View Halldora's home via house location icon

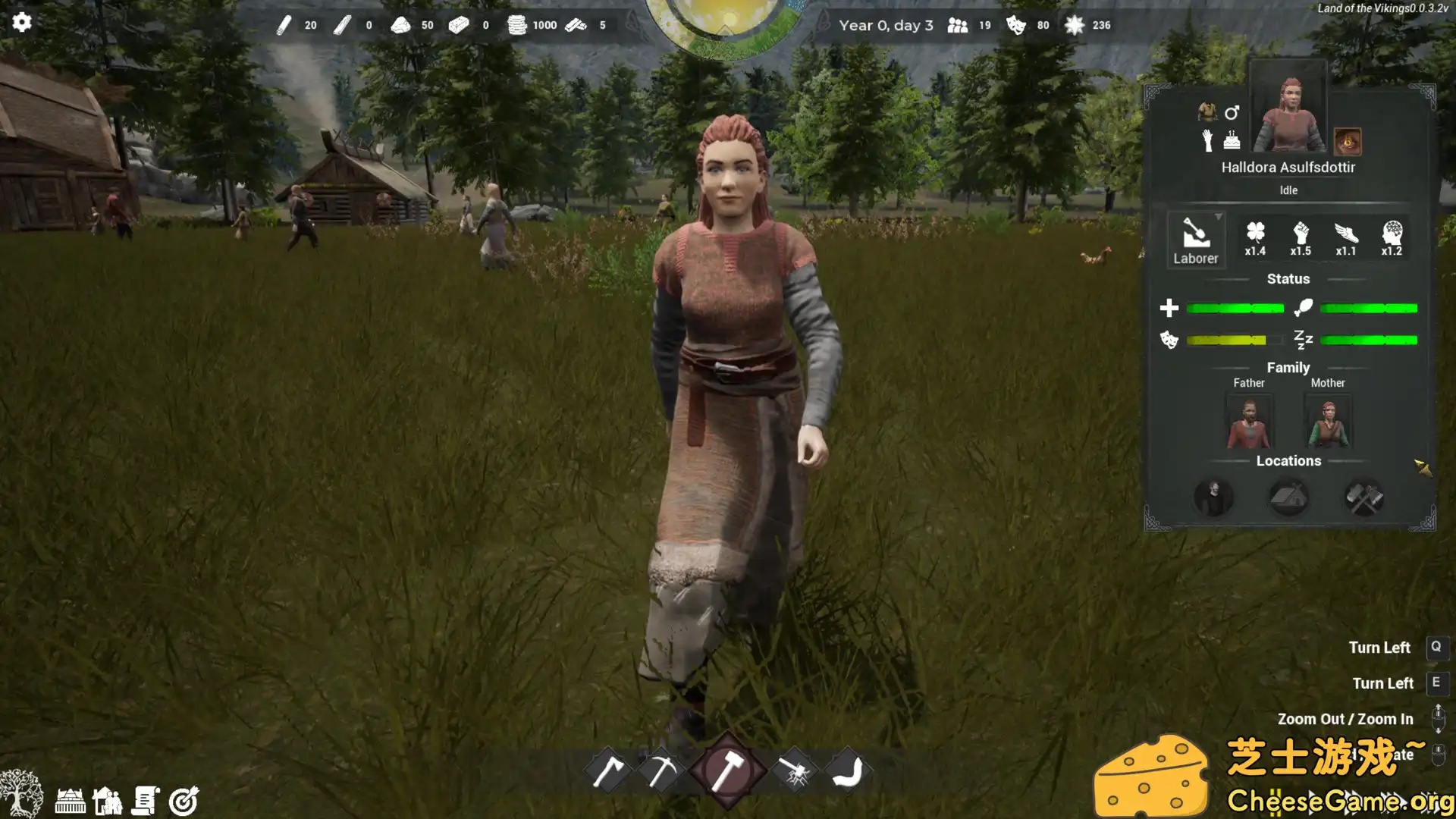click(1288, 497)
